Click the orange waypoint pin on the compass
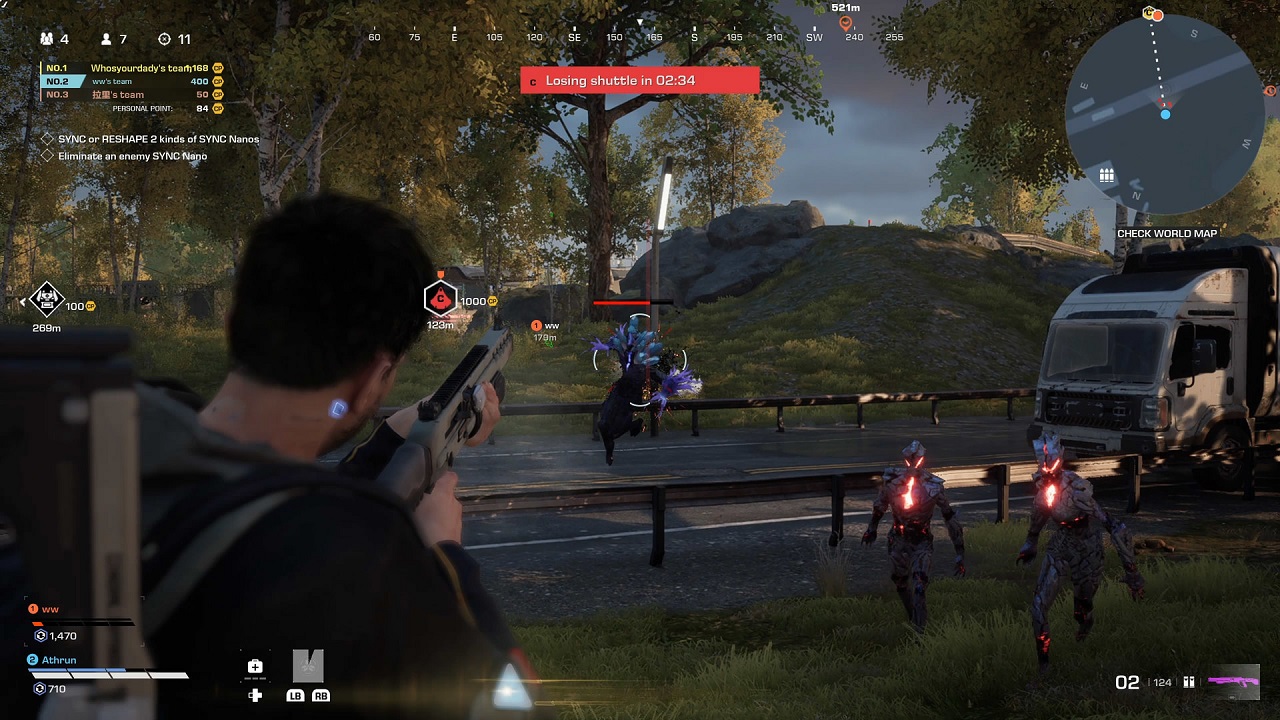Viewport: 1280px width, 720px height. tap(845, 22)
